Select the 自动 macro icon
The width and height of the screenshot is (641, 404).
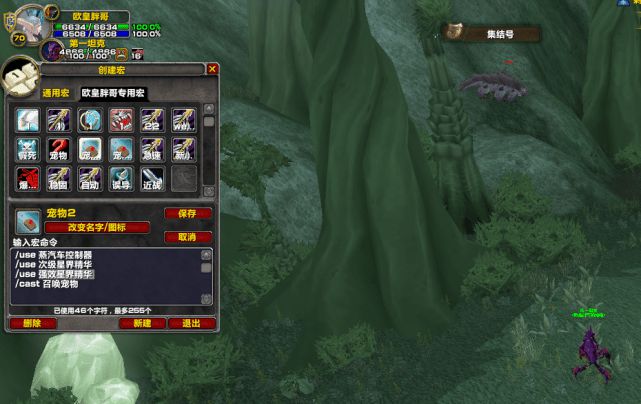[90, 180]
